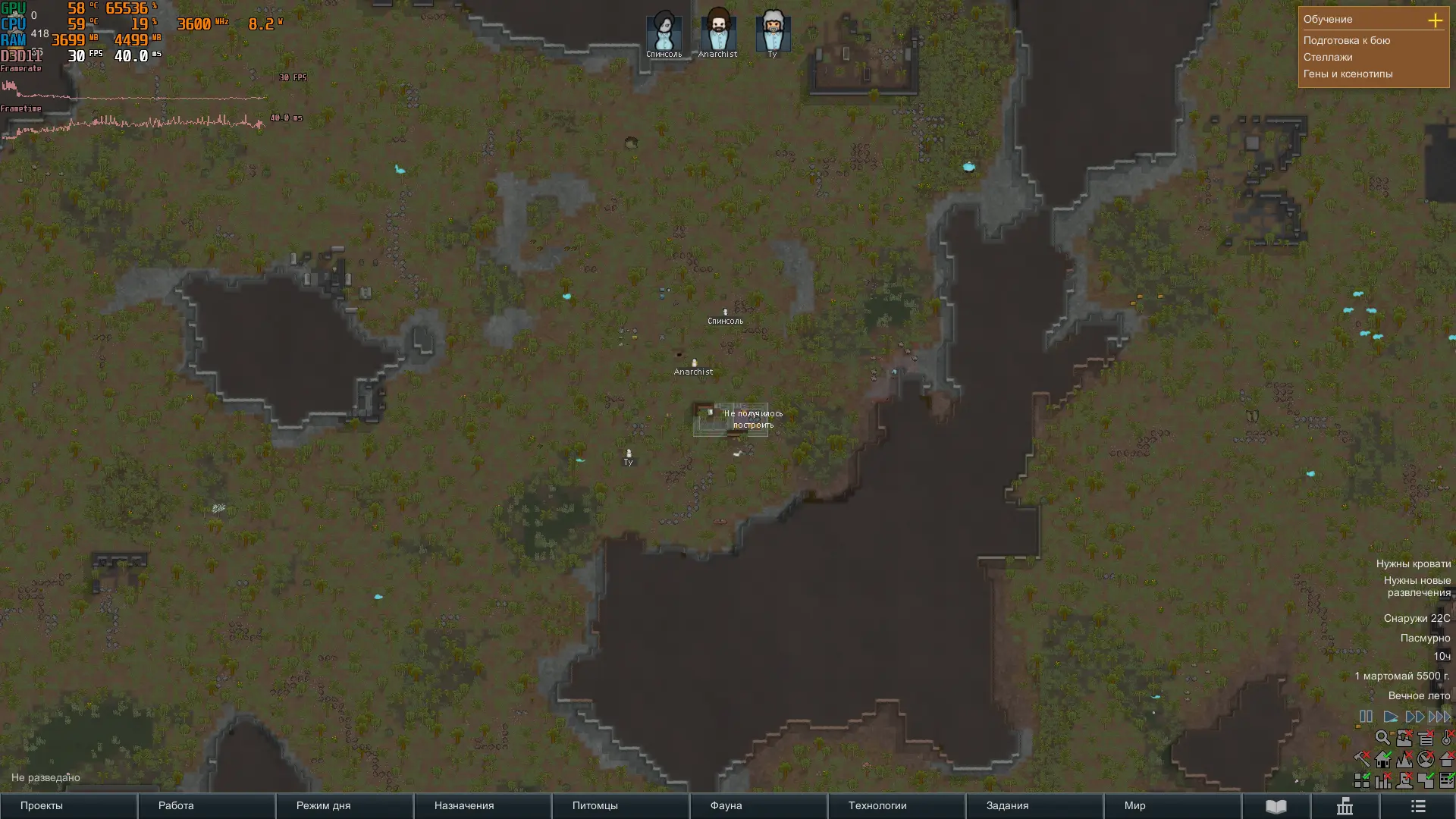Open the Подготовка к бою tutorial lesson
The height and width of the screenshot is (819, 1456).
1347,40
